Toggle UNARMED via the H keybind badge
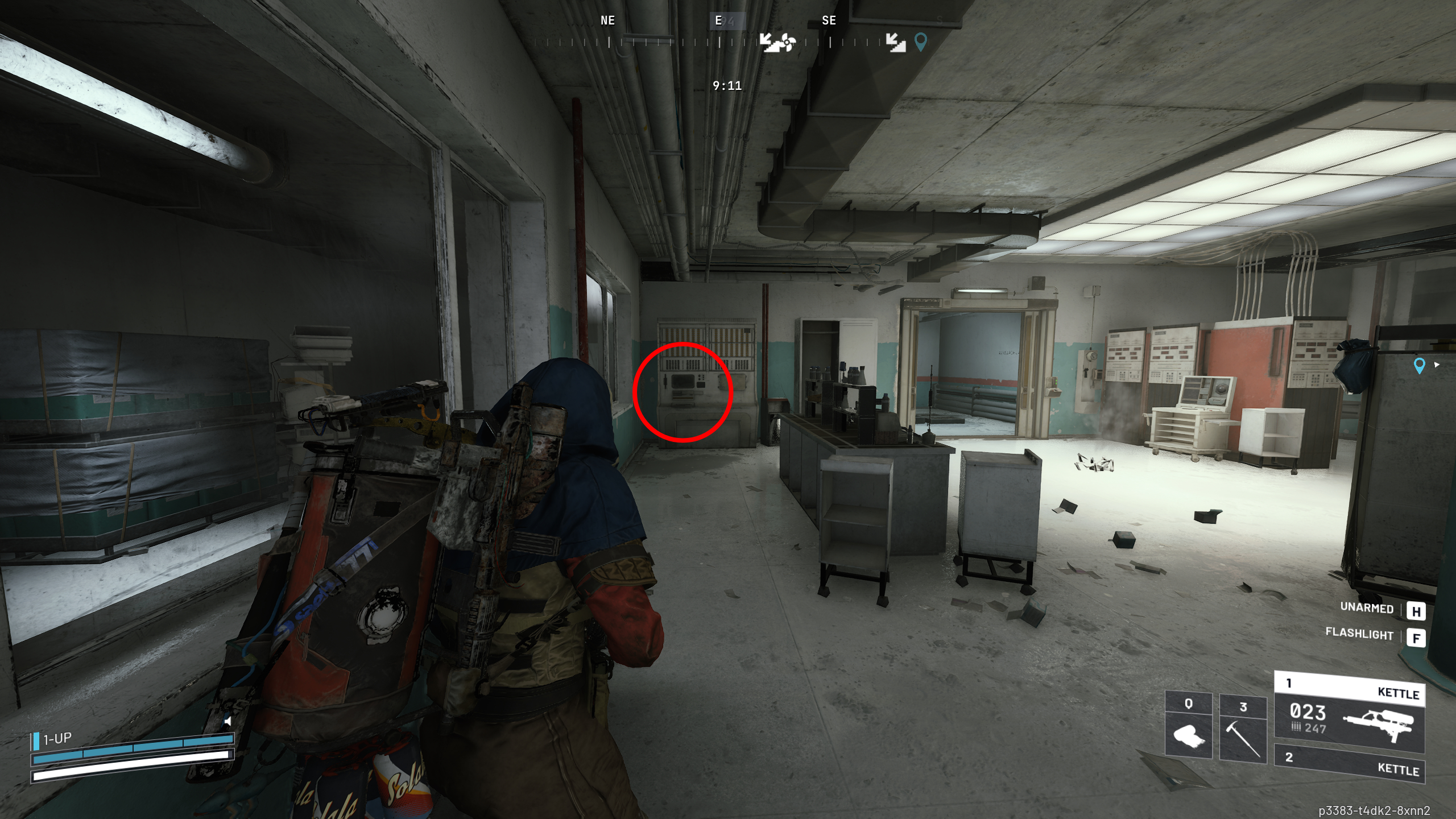Viewport: 1456px width, 819px height. point(1417,611)
